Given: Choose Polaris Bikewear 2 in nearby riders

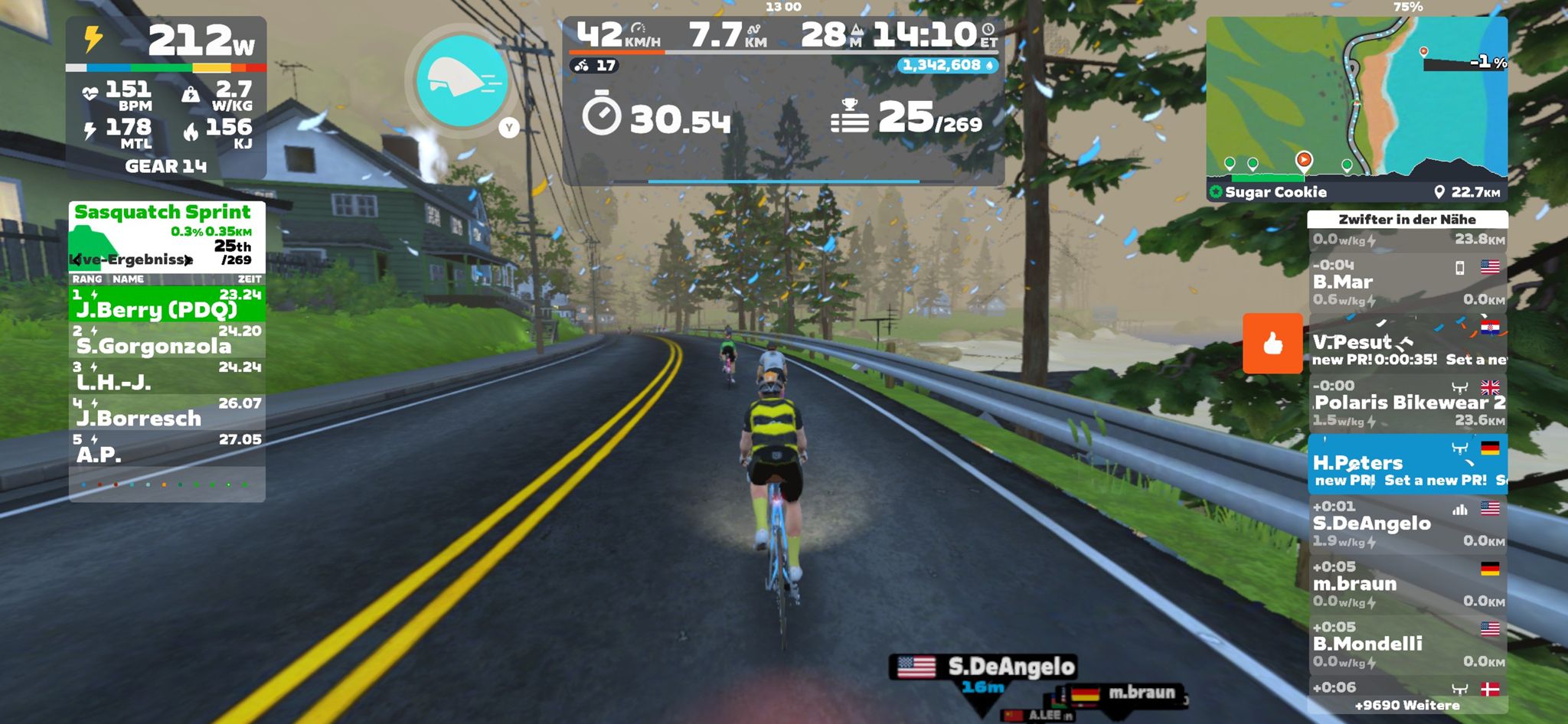Looking at the screenshot, I should coord(1407,403).
